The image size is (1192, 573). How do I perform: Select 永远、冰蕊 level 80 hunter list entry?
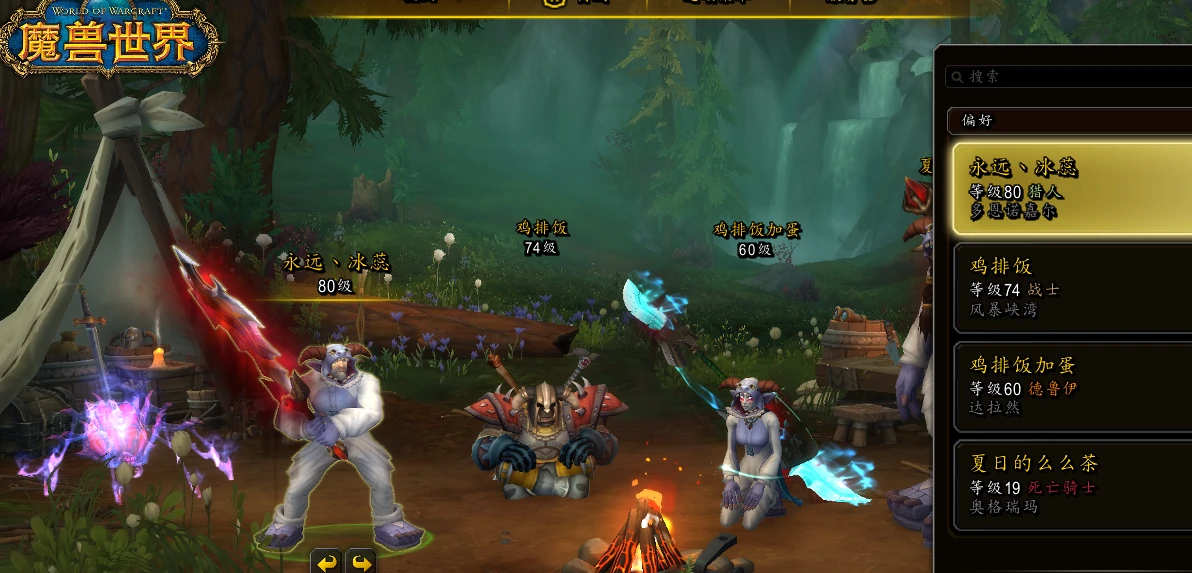1071,188
